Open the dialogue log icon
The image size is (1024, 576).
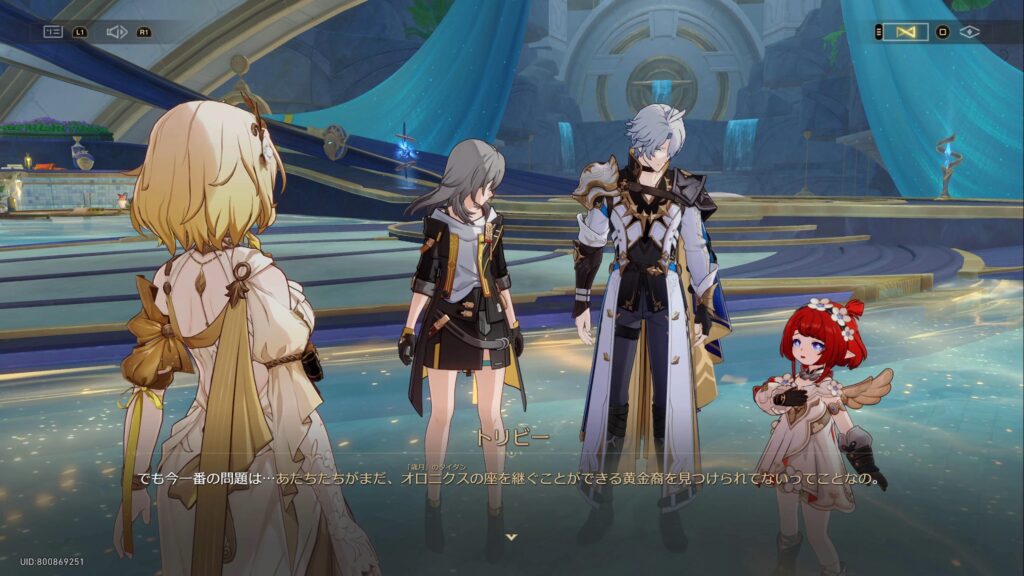click(52, 32)
